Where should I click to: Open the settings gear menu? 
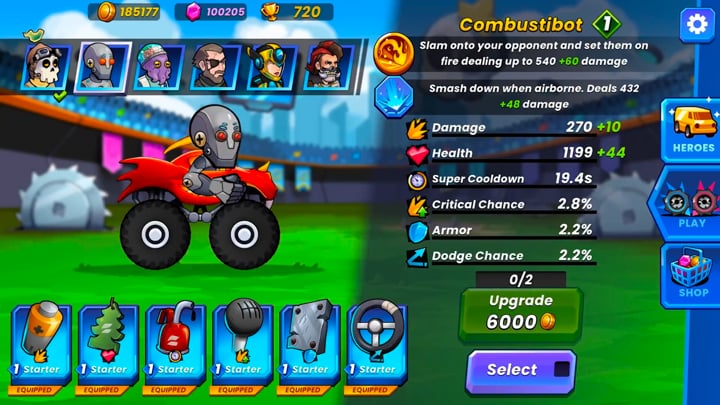coord(695,25)
